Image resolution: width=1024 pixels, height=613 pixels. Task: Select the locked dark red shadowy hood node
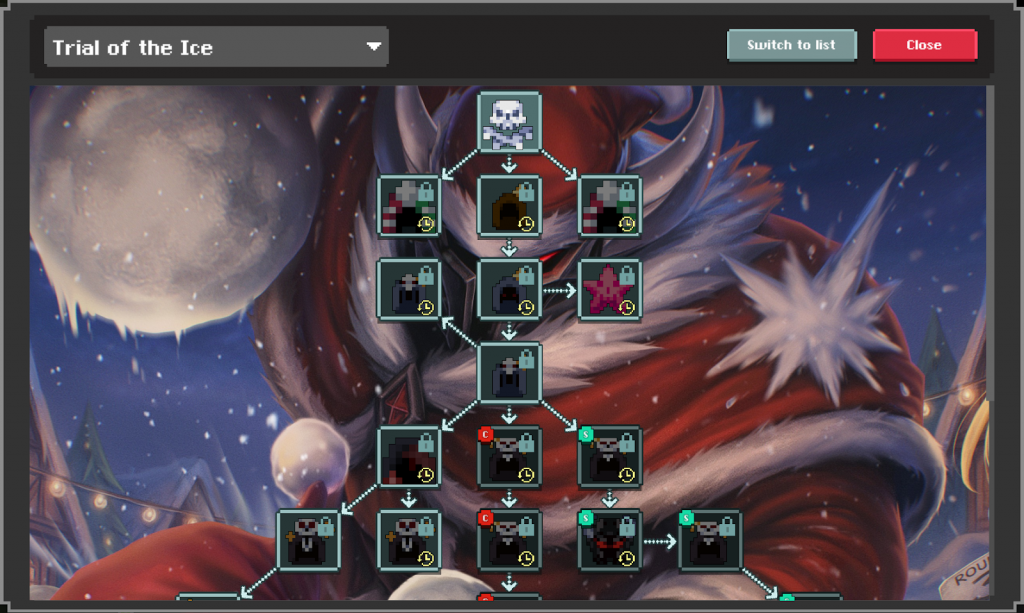[409, 457]
